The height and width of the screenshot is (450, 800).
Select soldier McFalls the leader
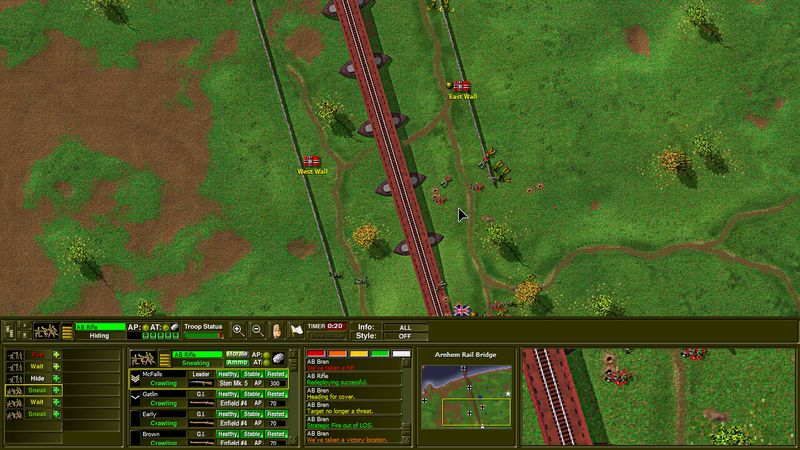(x=152, y=373)
